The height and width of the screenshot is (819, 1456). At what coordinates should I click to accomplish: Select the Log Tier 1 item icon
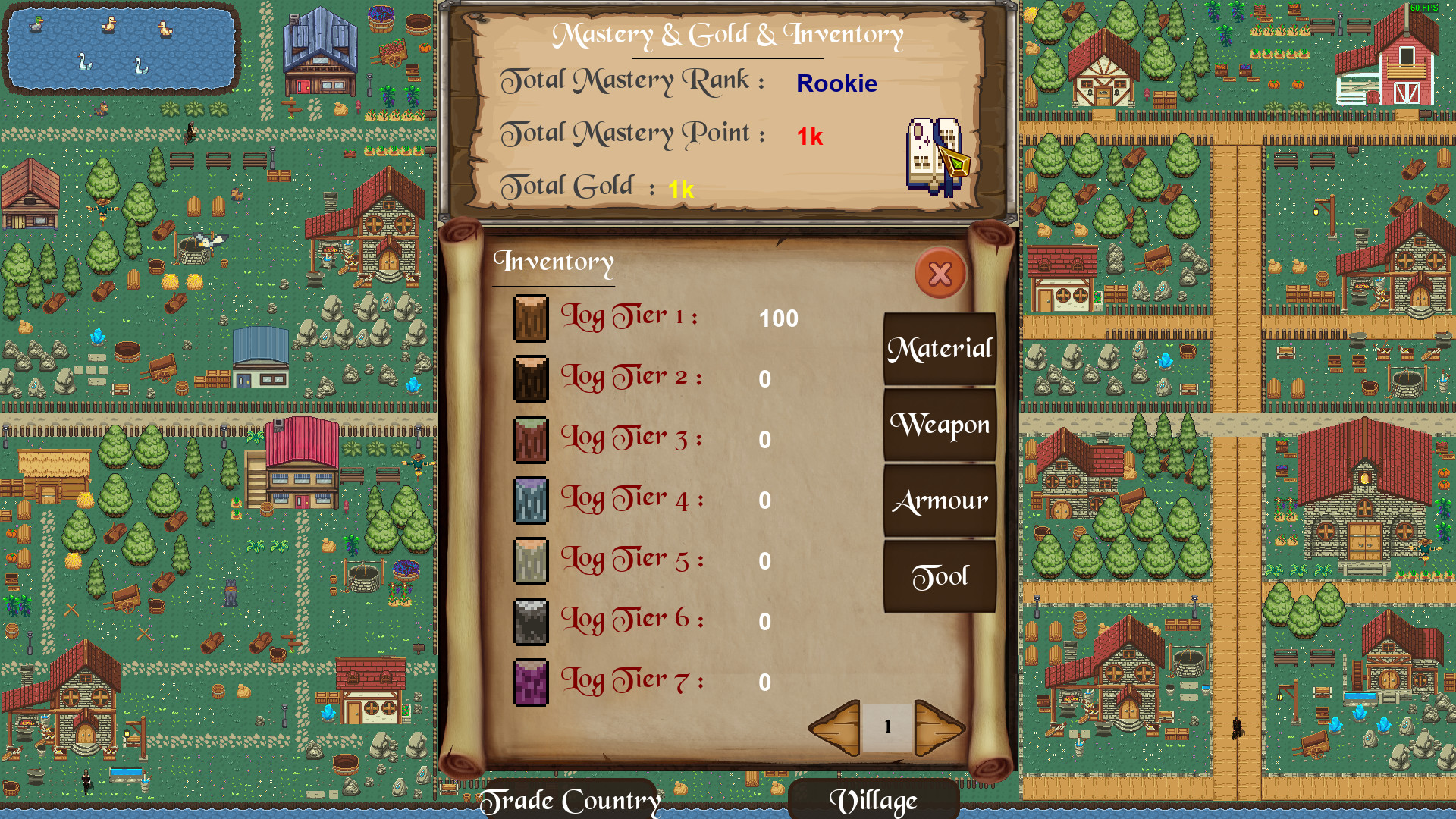[529, 317]
